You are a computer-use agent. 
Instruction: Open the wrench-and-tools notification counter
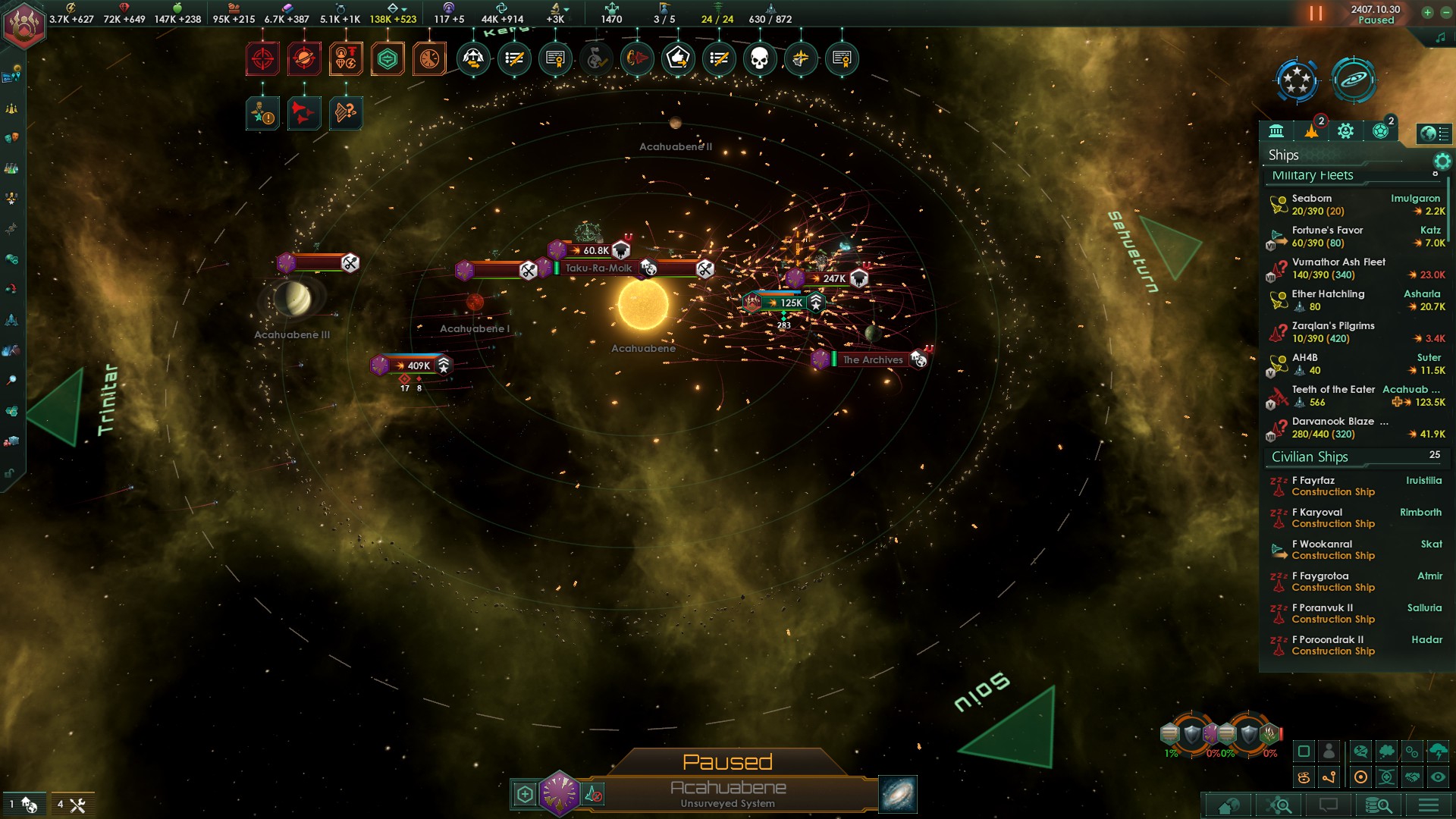71,805
